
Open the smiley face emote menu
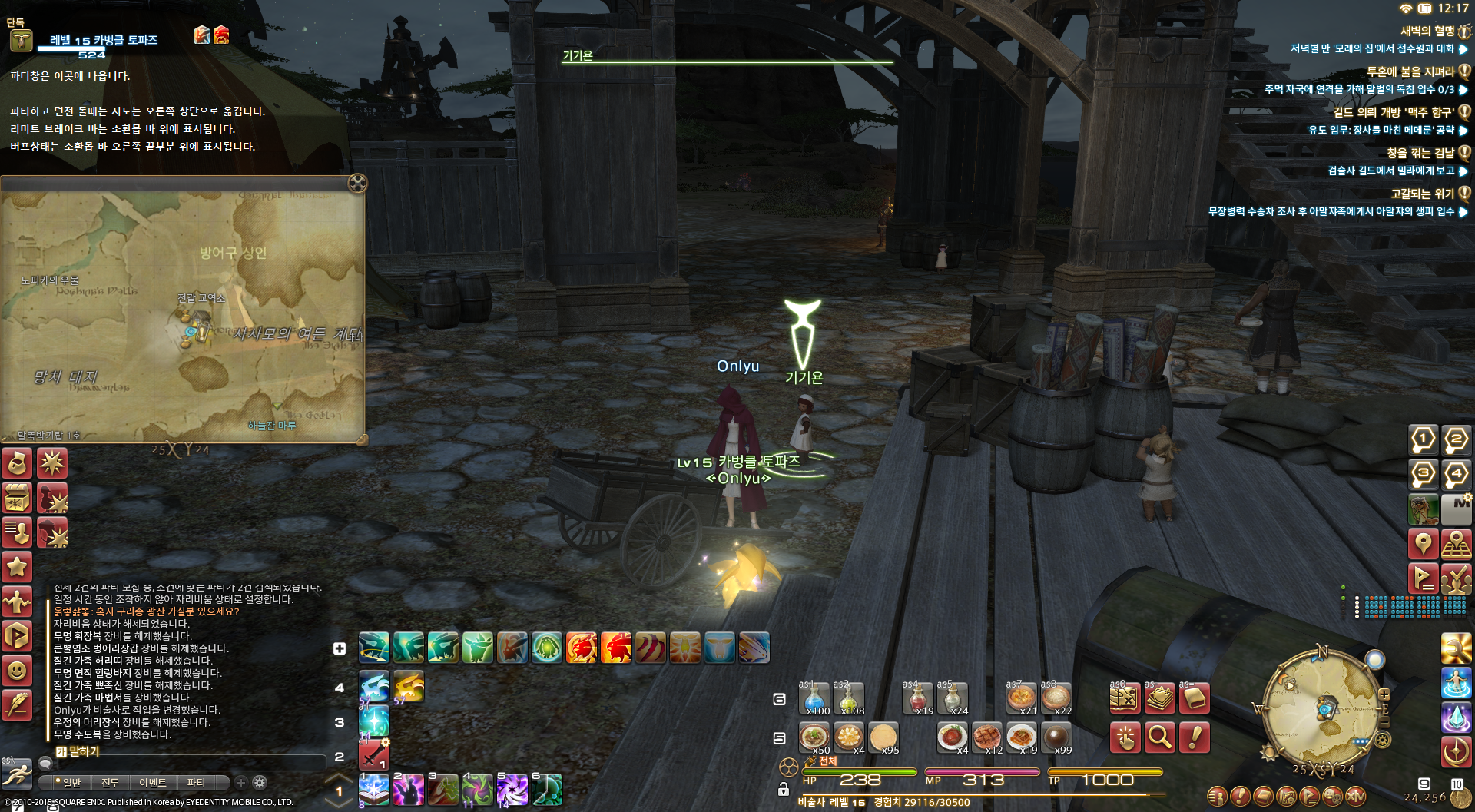point(17,671)
